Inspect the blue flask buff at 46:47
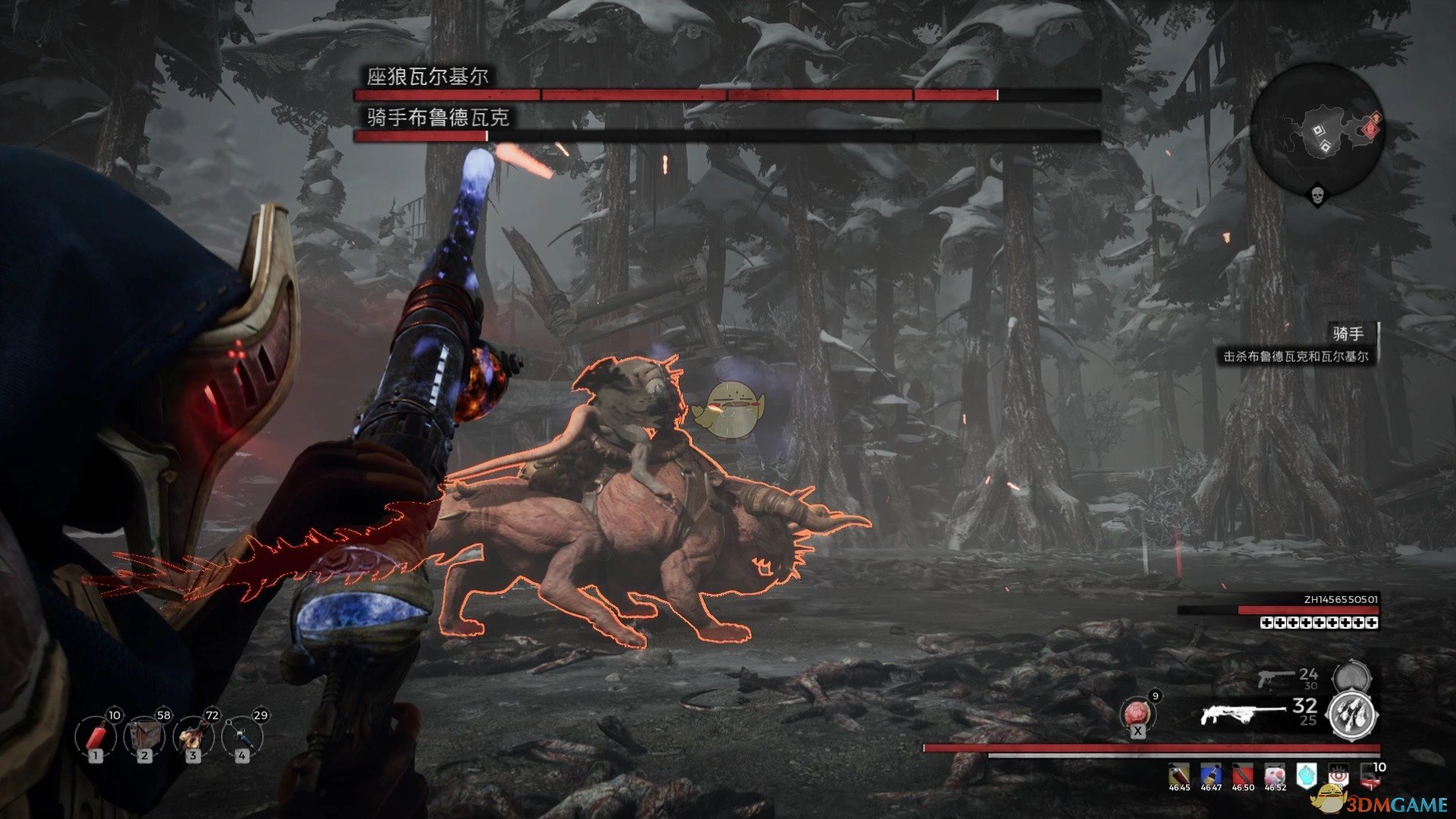 [1211, 775]
